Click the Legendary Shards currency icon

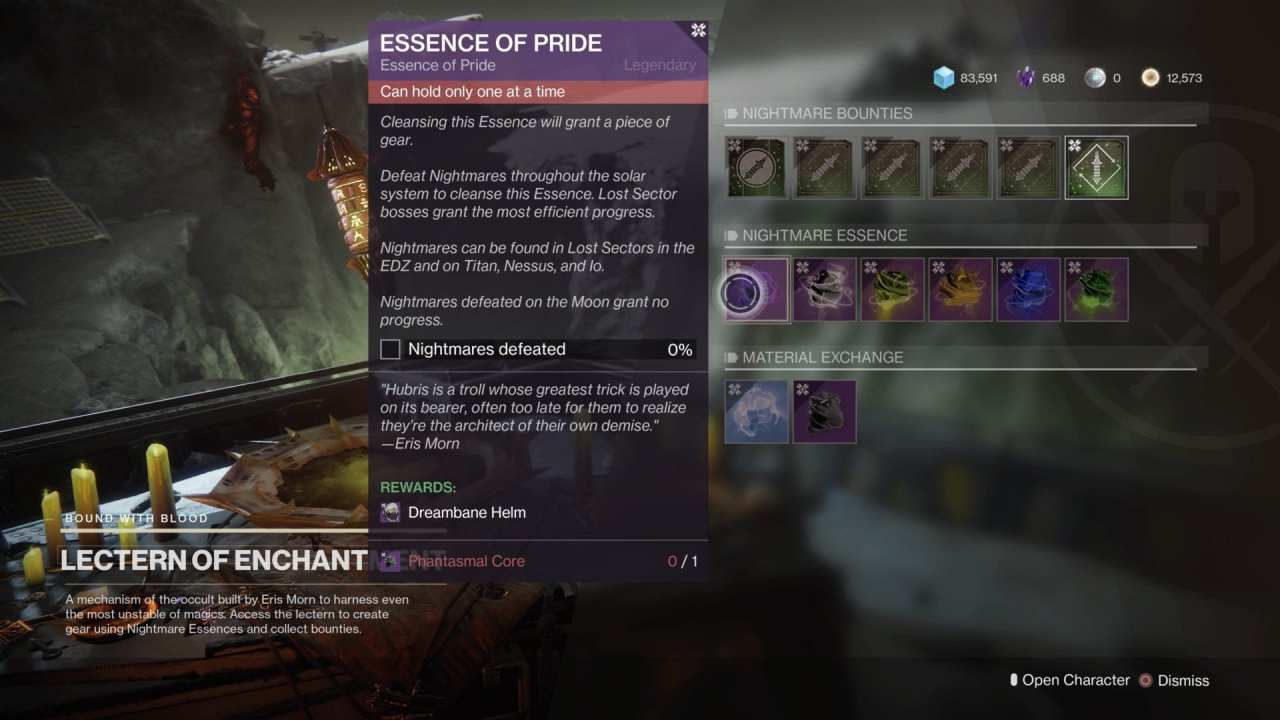1024,77
